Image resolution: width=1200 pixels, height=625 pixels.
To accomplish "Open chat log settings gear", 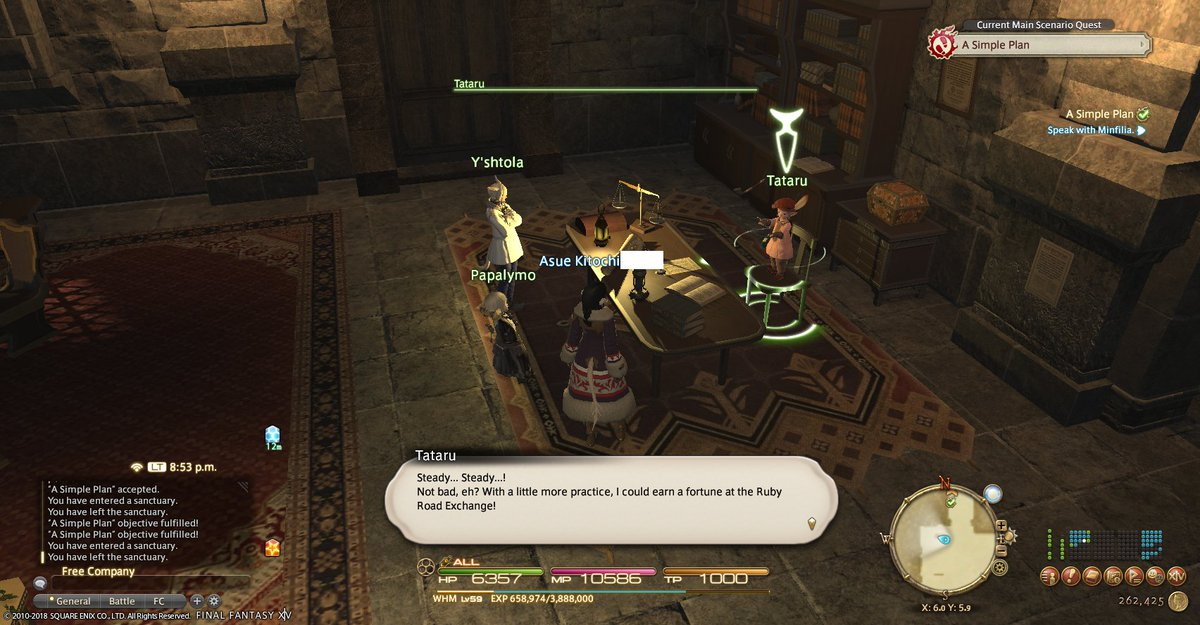I will 213,602.
